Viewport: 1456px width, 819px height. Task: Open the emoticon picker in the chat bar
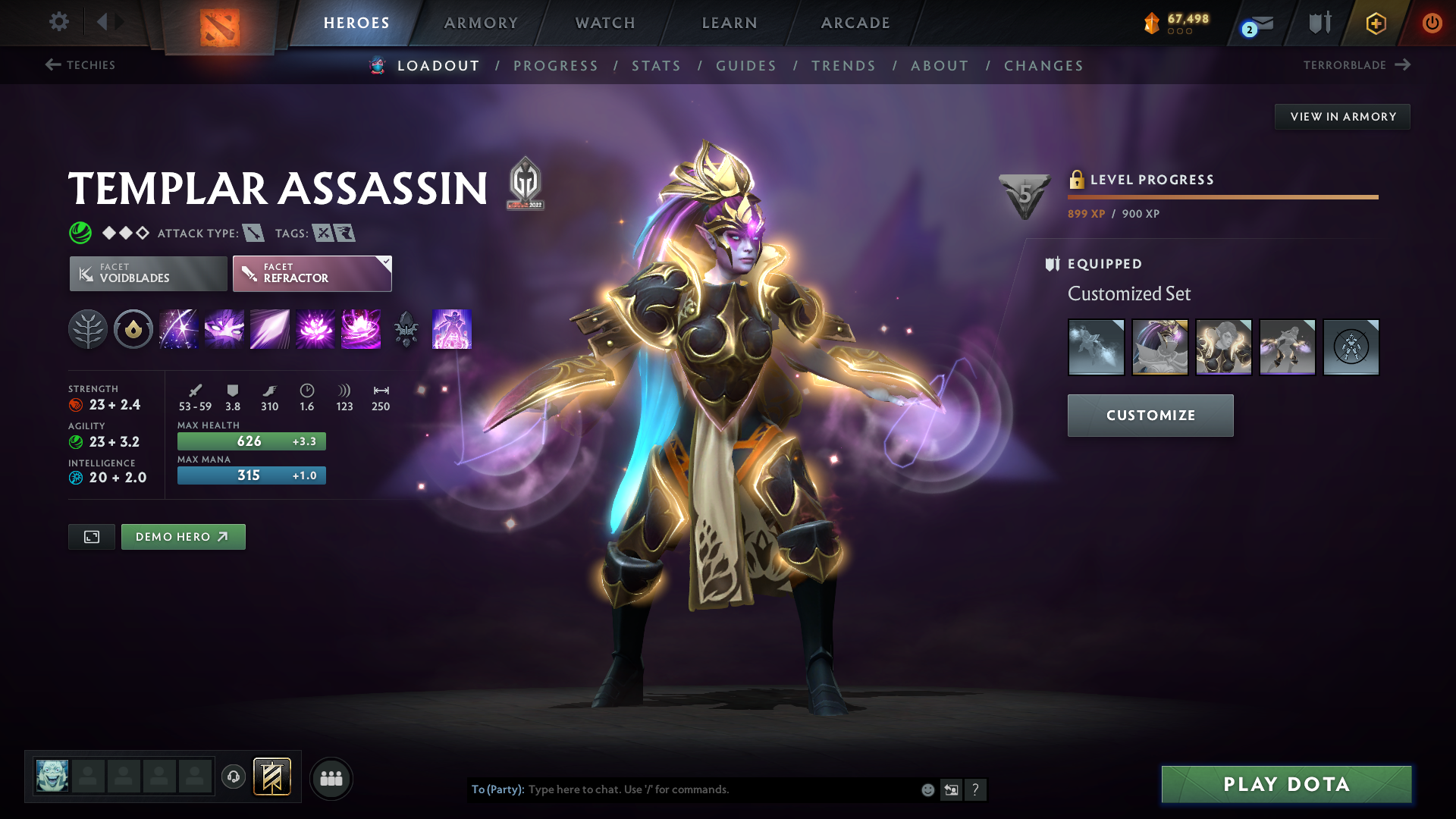point(927,789)
